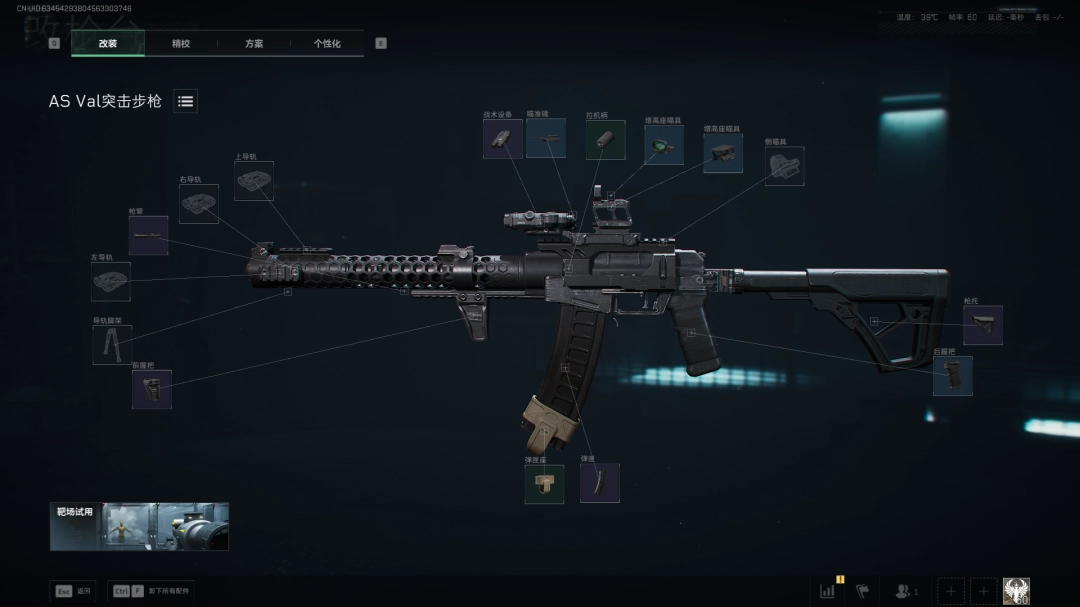Screen dimensions: 1080x607
Task: Select the 瞄准镜 scope slot
Action: tap(546, 139)
